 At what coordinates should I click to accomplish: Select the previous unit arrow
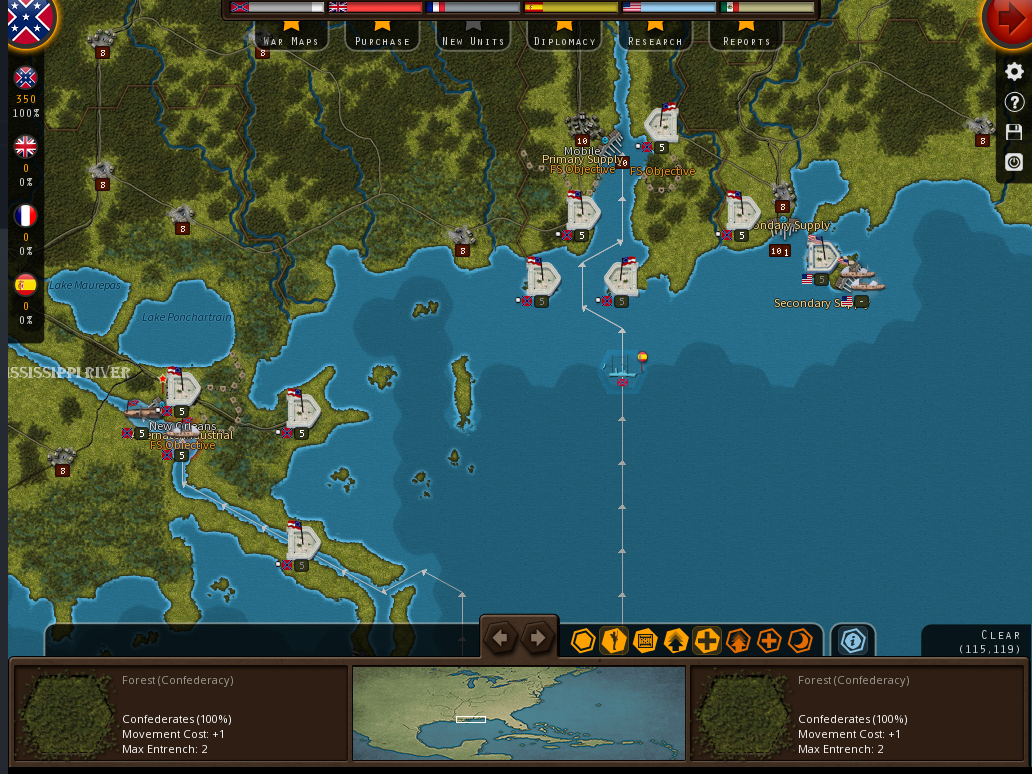(x=501, y=638)
